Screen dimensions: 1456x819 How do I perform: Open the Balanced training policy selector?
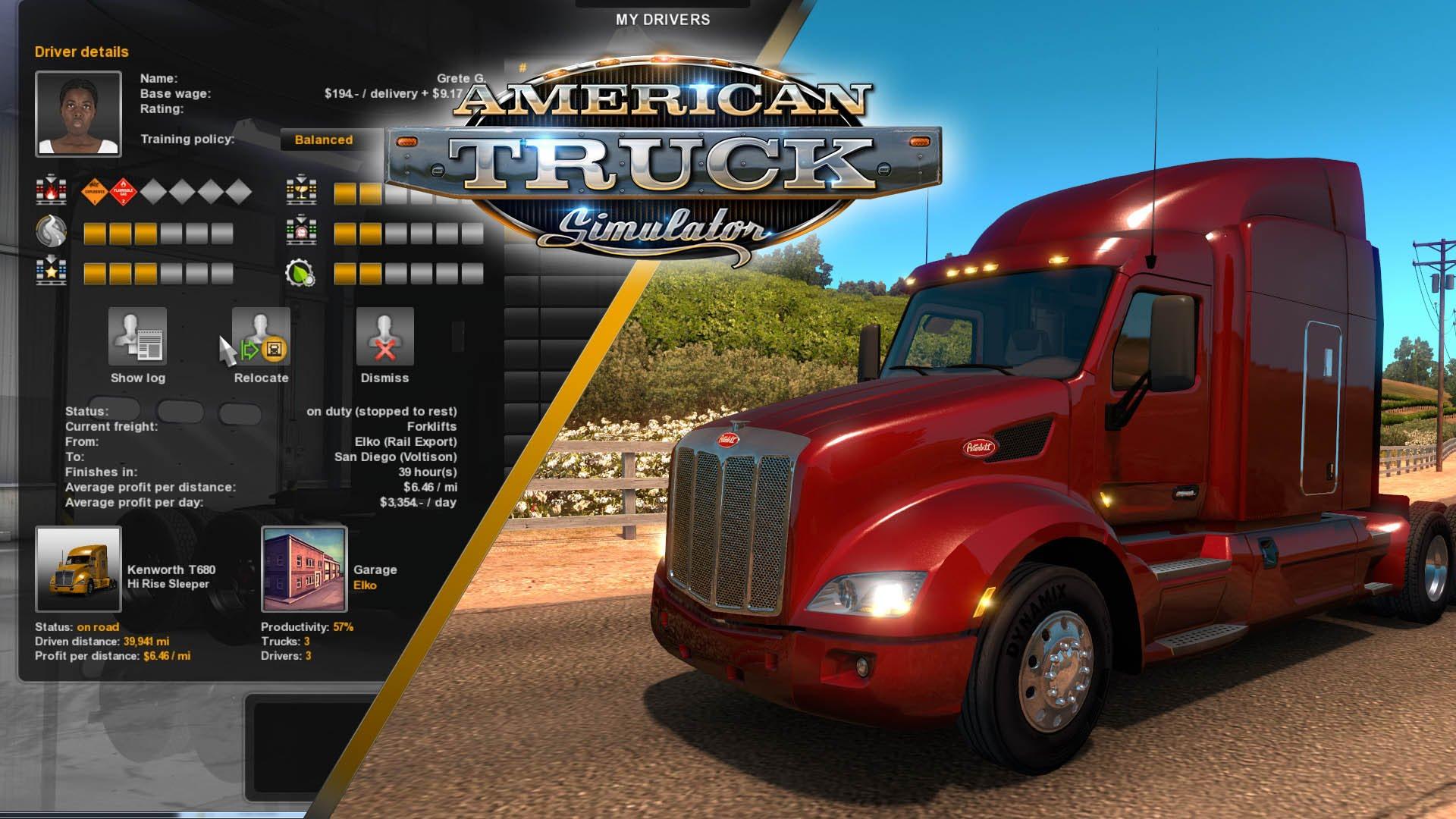[323, 140]
